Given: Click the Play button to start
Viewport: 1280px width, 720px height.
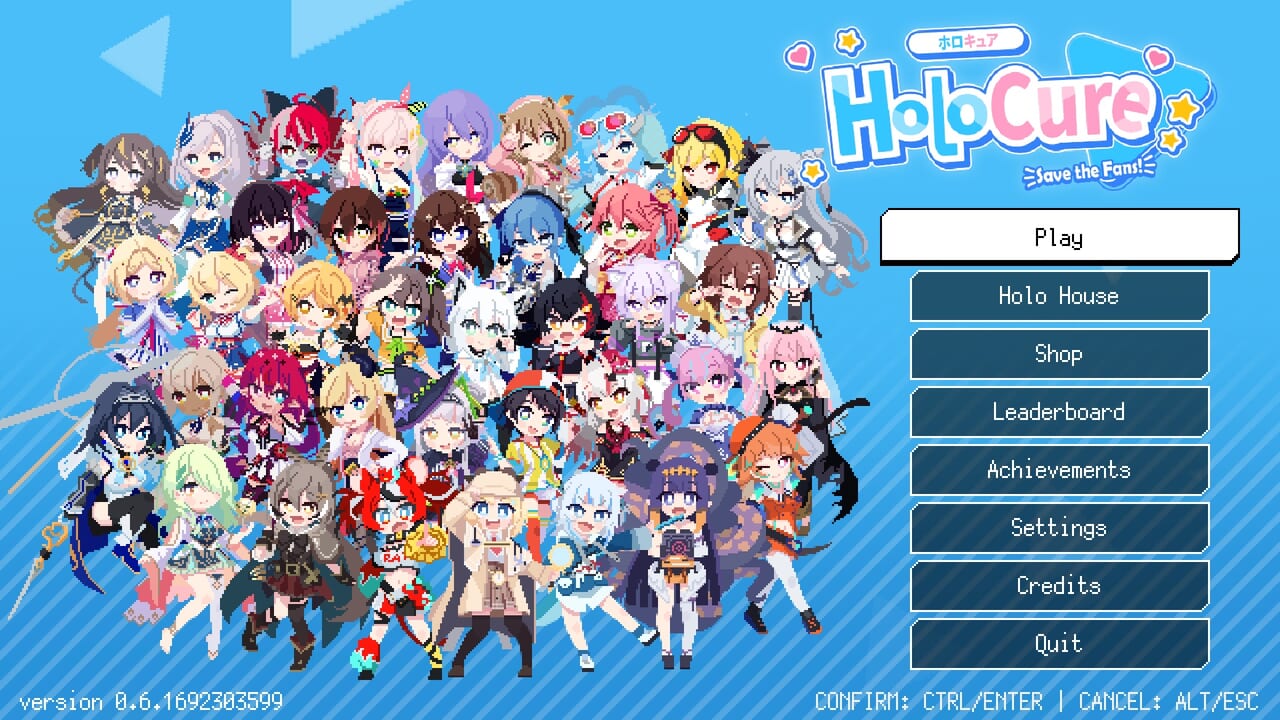Looking at the screenshot, I should pyautogui.click(x=1059, y=237).
